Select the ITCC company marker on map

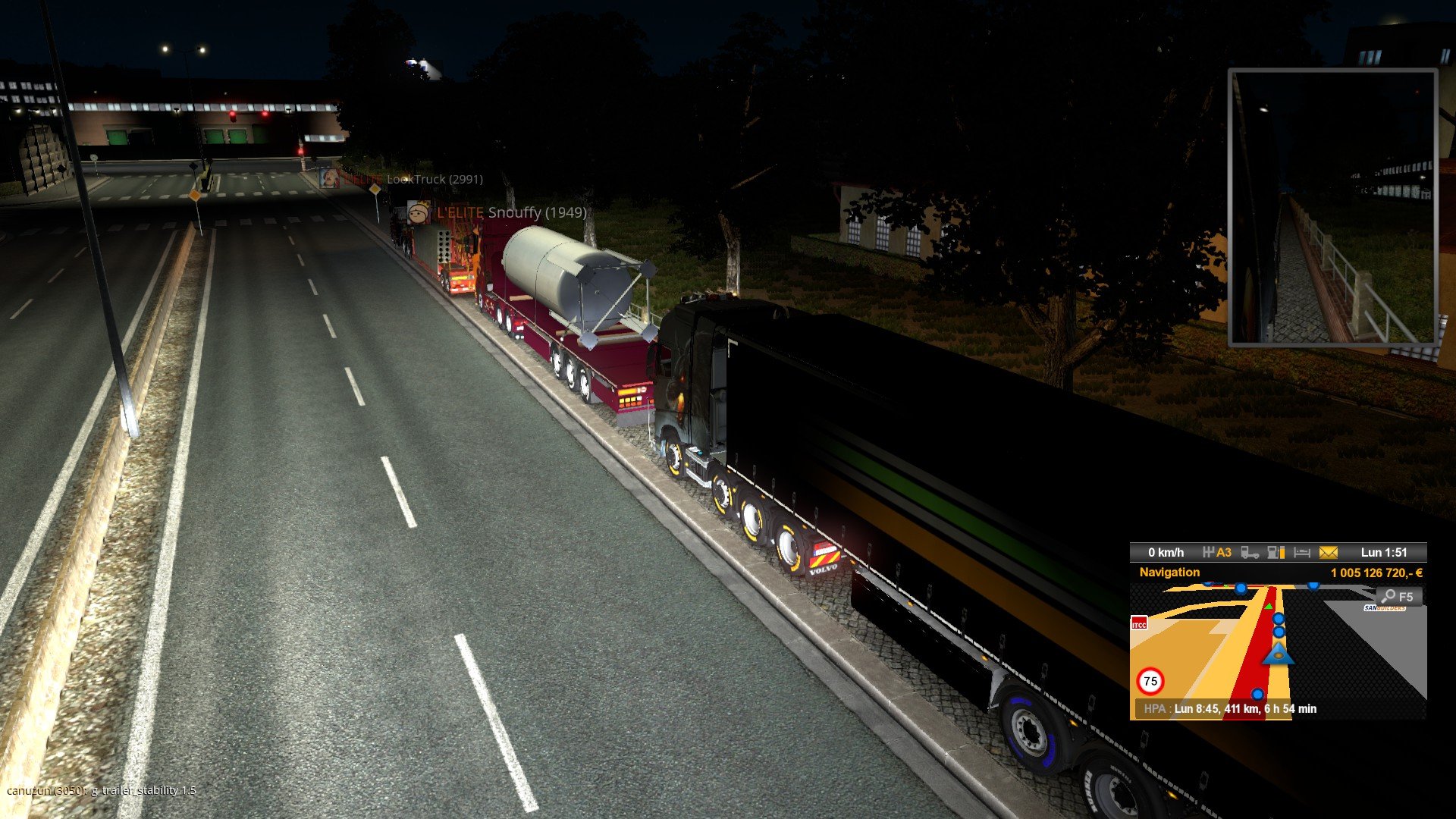(x=1139, y=624)
